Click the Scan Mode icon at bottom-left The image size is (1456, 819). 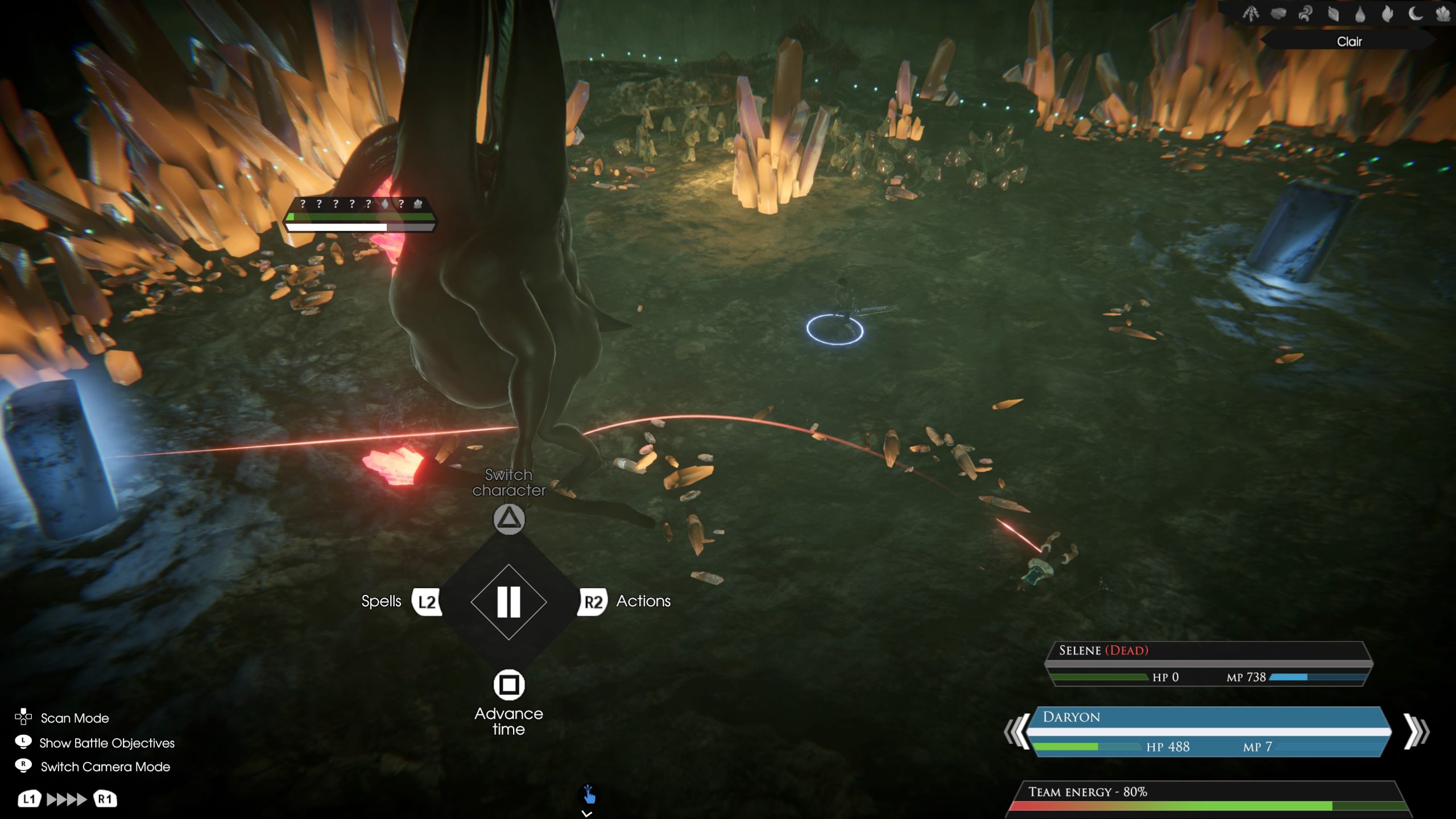tap(24, 718)
